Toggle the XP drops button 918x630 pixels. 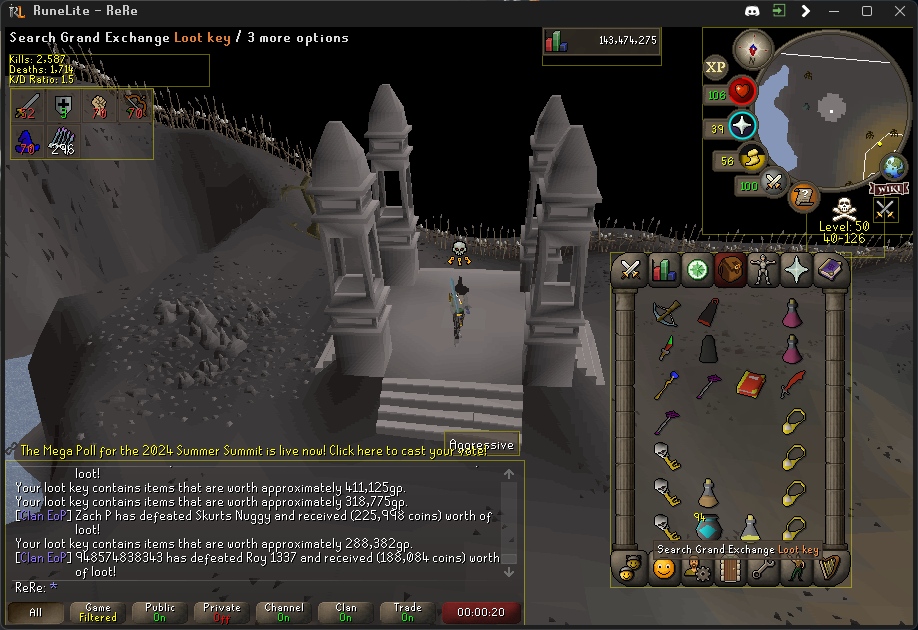(x=715, y=67)
